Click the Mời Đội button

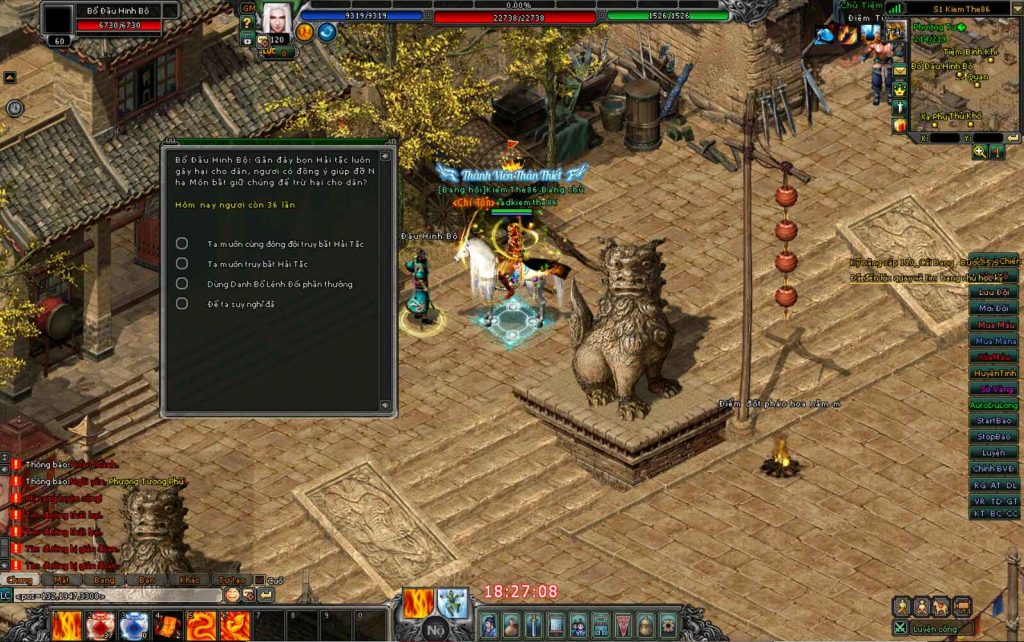[994, 309]
